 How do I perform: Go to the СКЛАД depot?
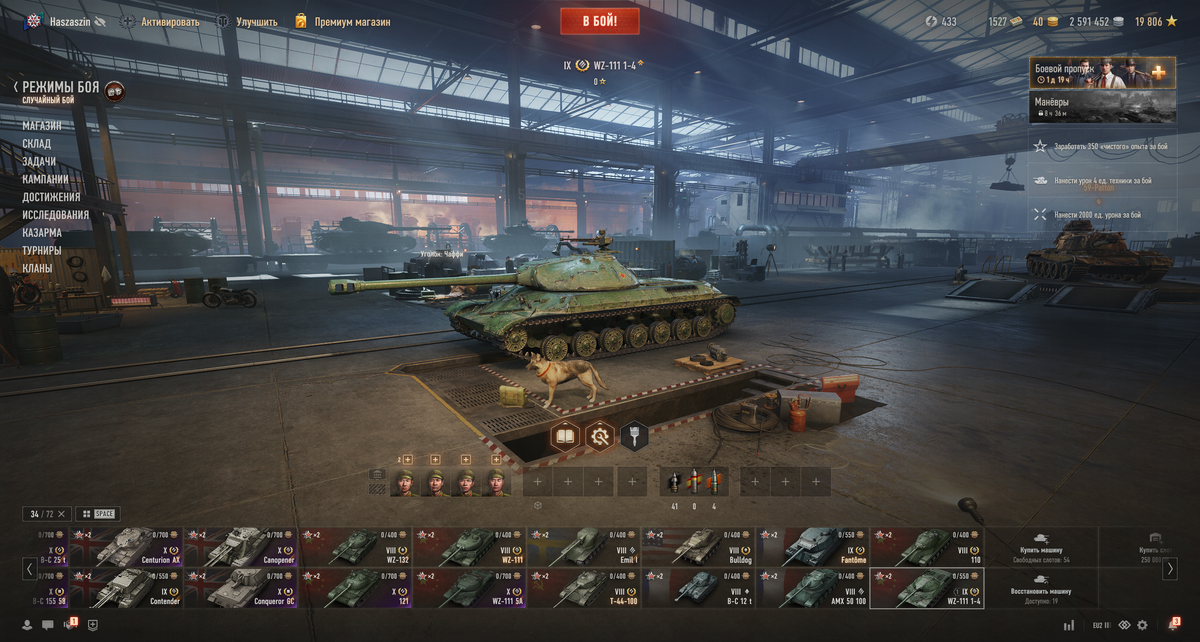pos(37,144)
